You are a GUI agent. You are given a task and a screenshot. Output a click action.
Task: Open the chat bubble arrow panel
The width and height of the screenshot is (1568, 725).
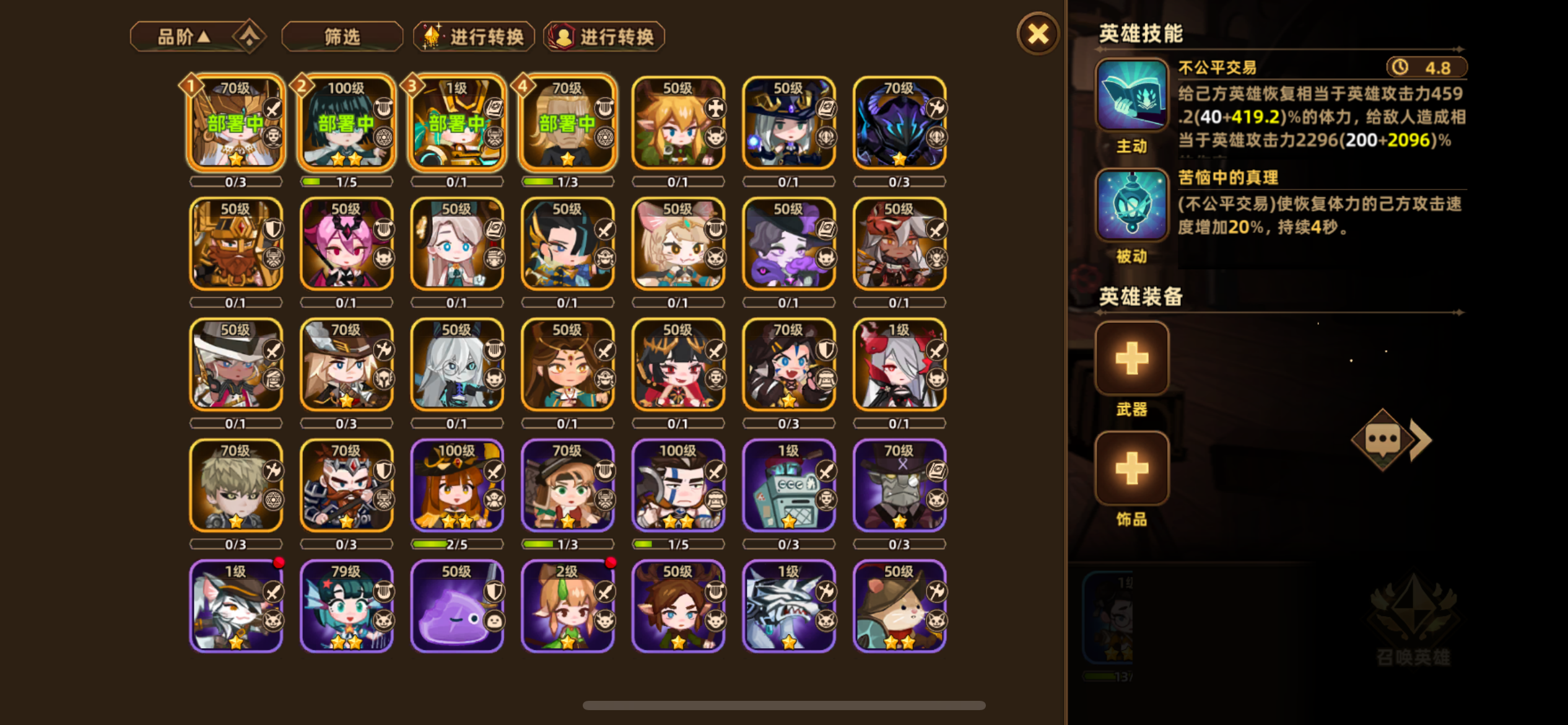[1390, 439]
